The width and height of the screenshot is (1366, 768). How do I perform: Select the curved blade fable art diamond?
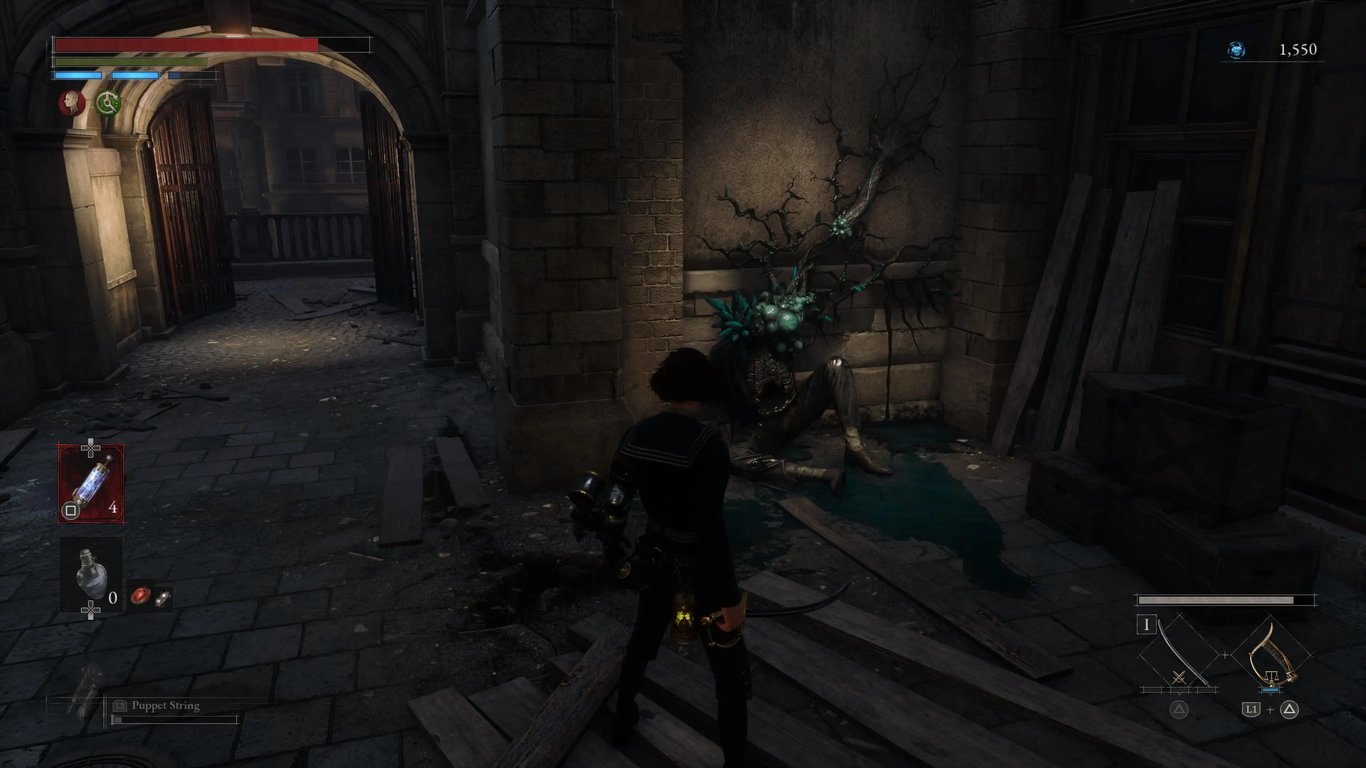[x=1179, y=654]
